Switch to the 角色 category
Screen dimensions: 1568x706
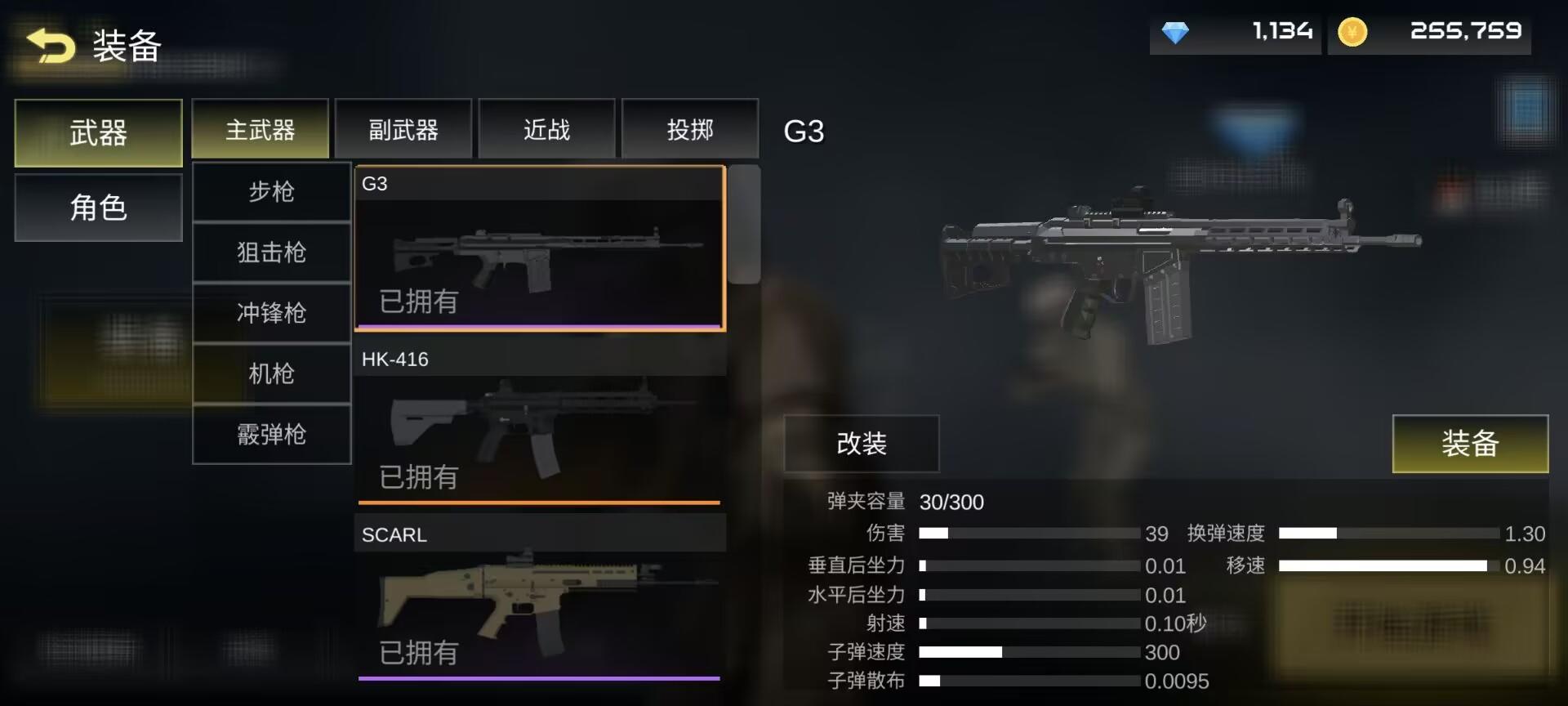pos(97,208)
